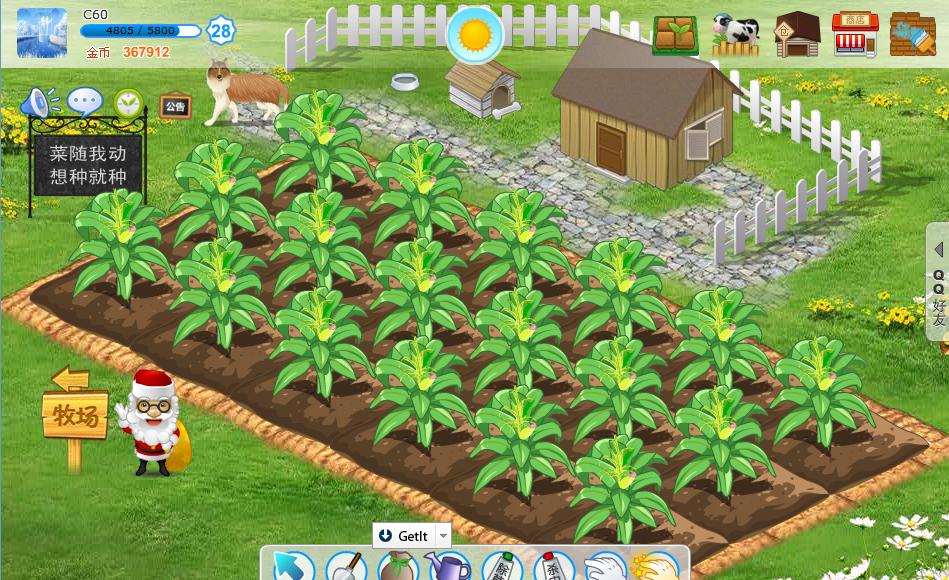Go to the 牧场 ranch signpost
The width and height of the screenshot is (949, 580).
click(75, 414)
